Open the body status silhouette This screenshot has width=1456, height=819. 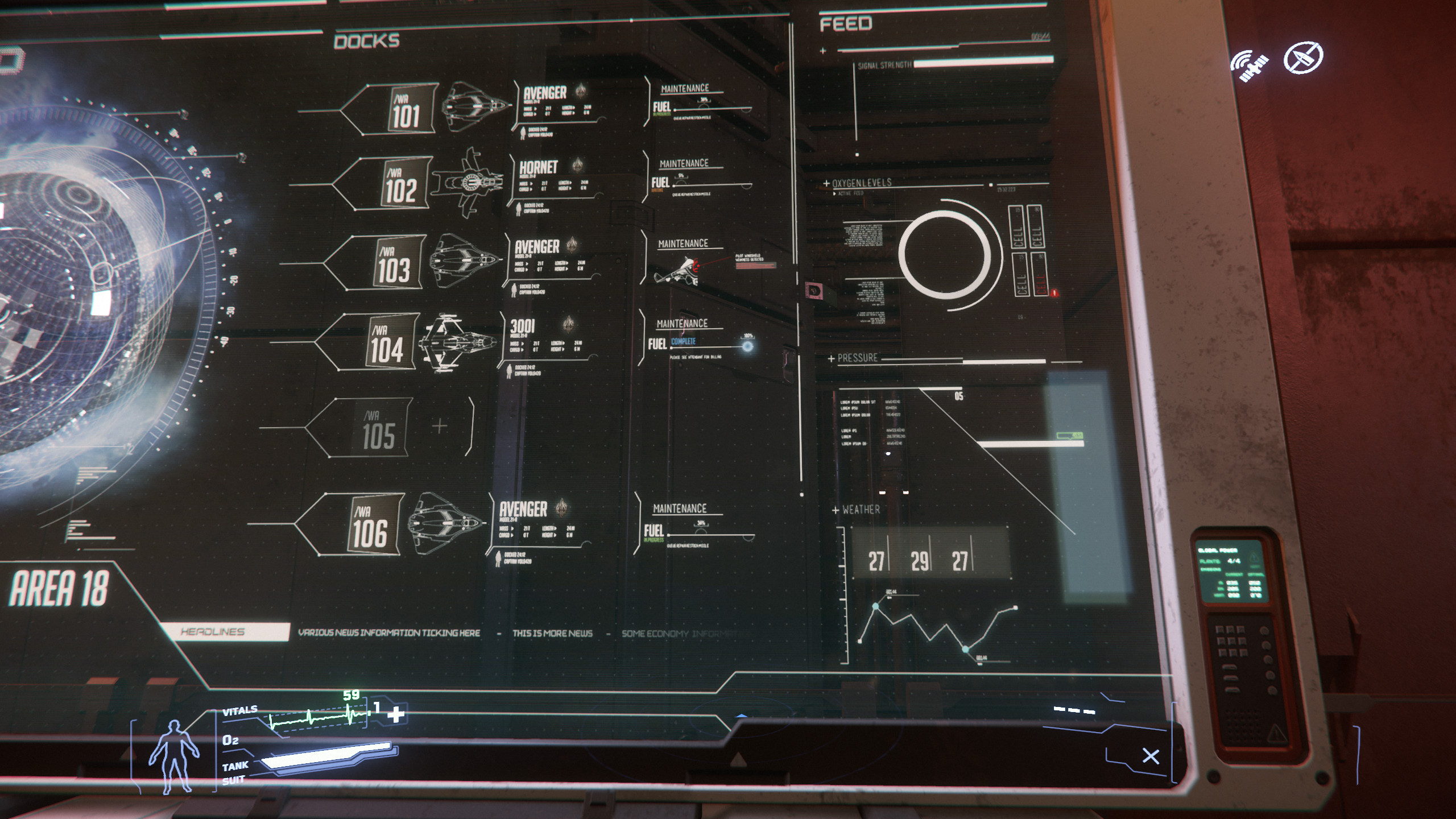pyautogui.click(x=173, y=756)
